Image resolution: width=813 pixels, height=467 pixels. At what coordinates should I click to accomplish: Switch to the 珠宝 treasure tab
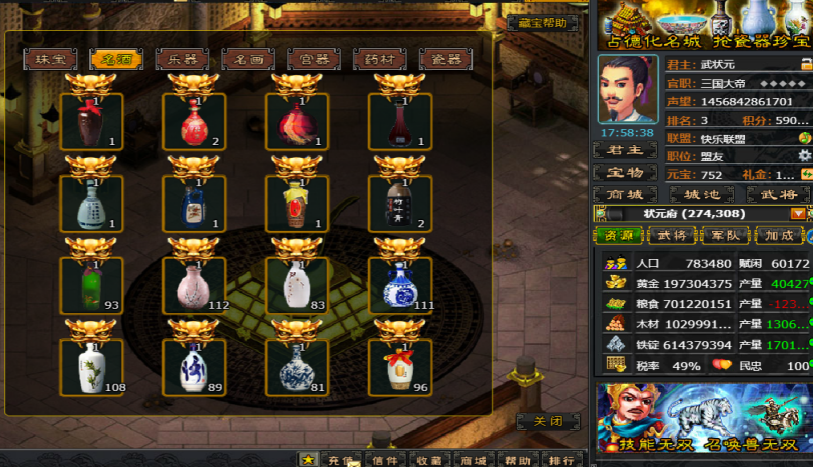click(x=50, y=59)
